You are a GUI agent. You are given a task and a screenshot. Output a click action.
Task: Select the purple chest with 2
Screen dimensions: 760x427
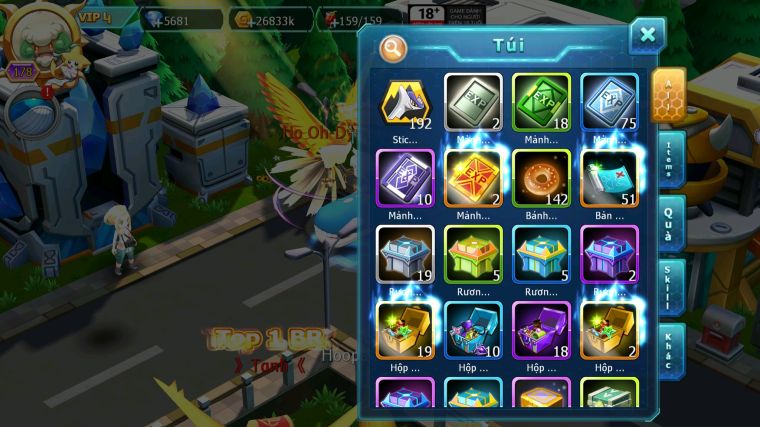tap(609, 253)
